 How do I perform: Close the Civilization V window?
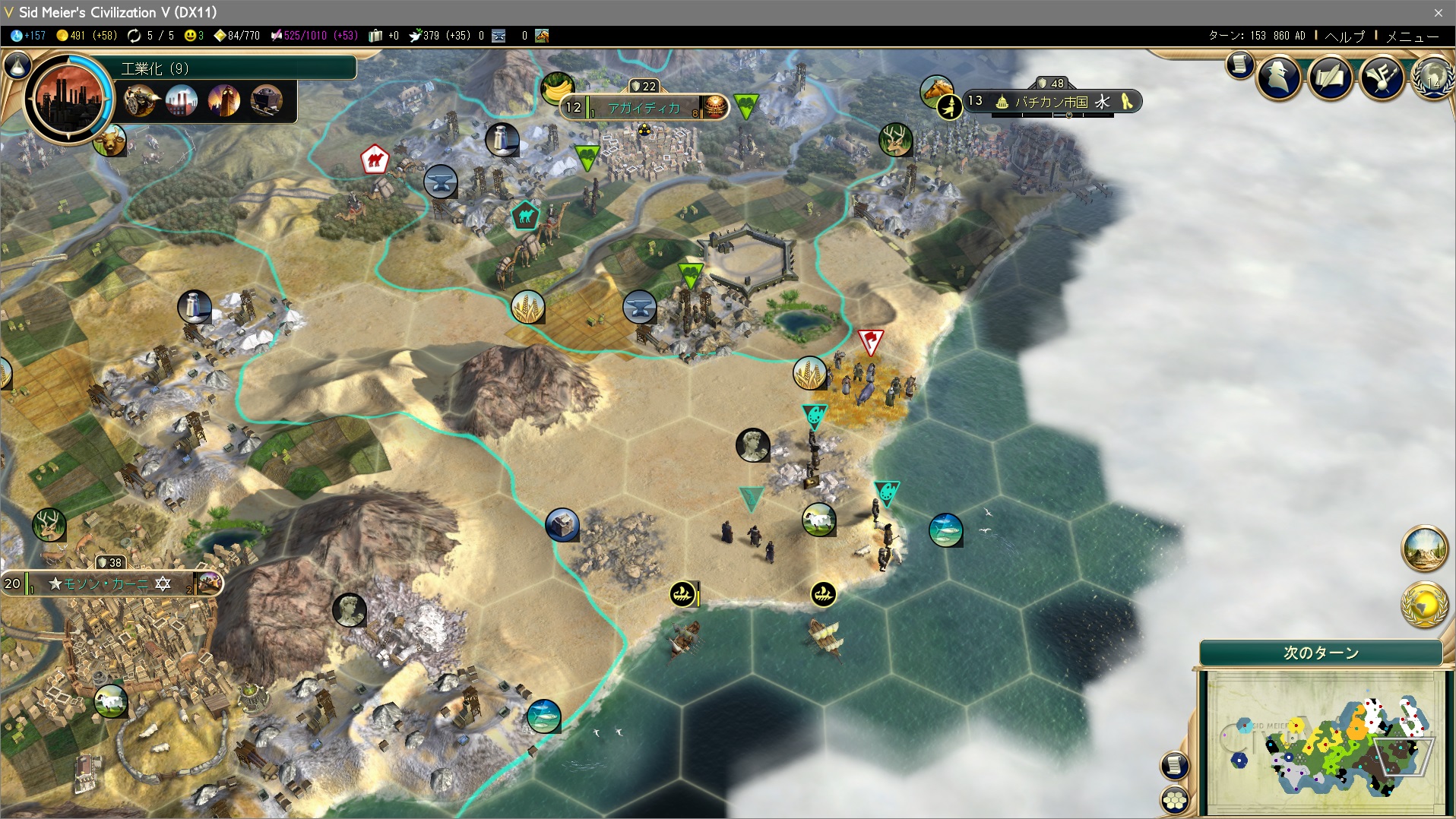tap(1438, 12)
